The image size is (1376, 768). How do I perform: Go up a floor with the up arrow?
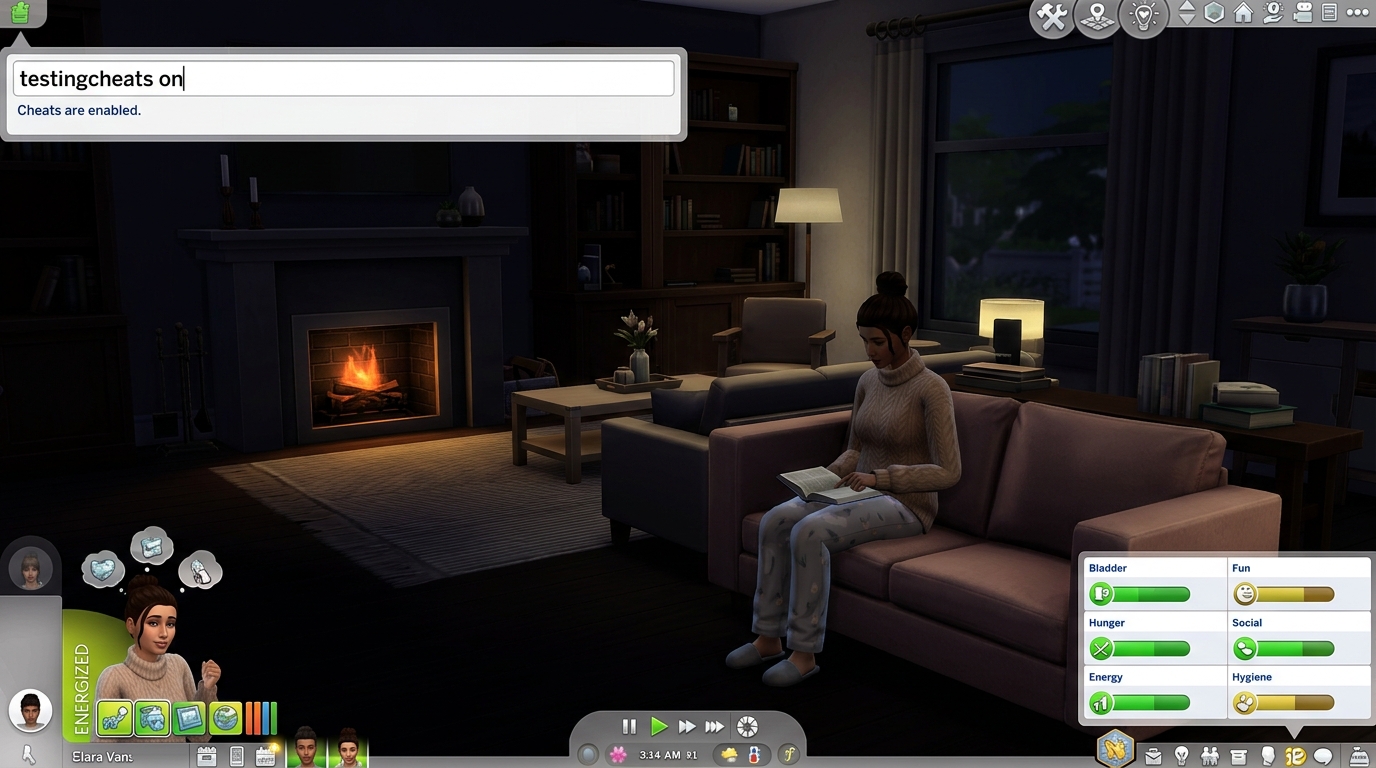(1186, 7)
